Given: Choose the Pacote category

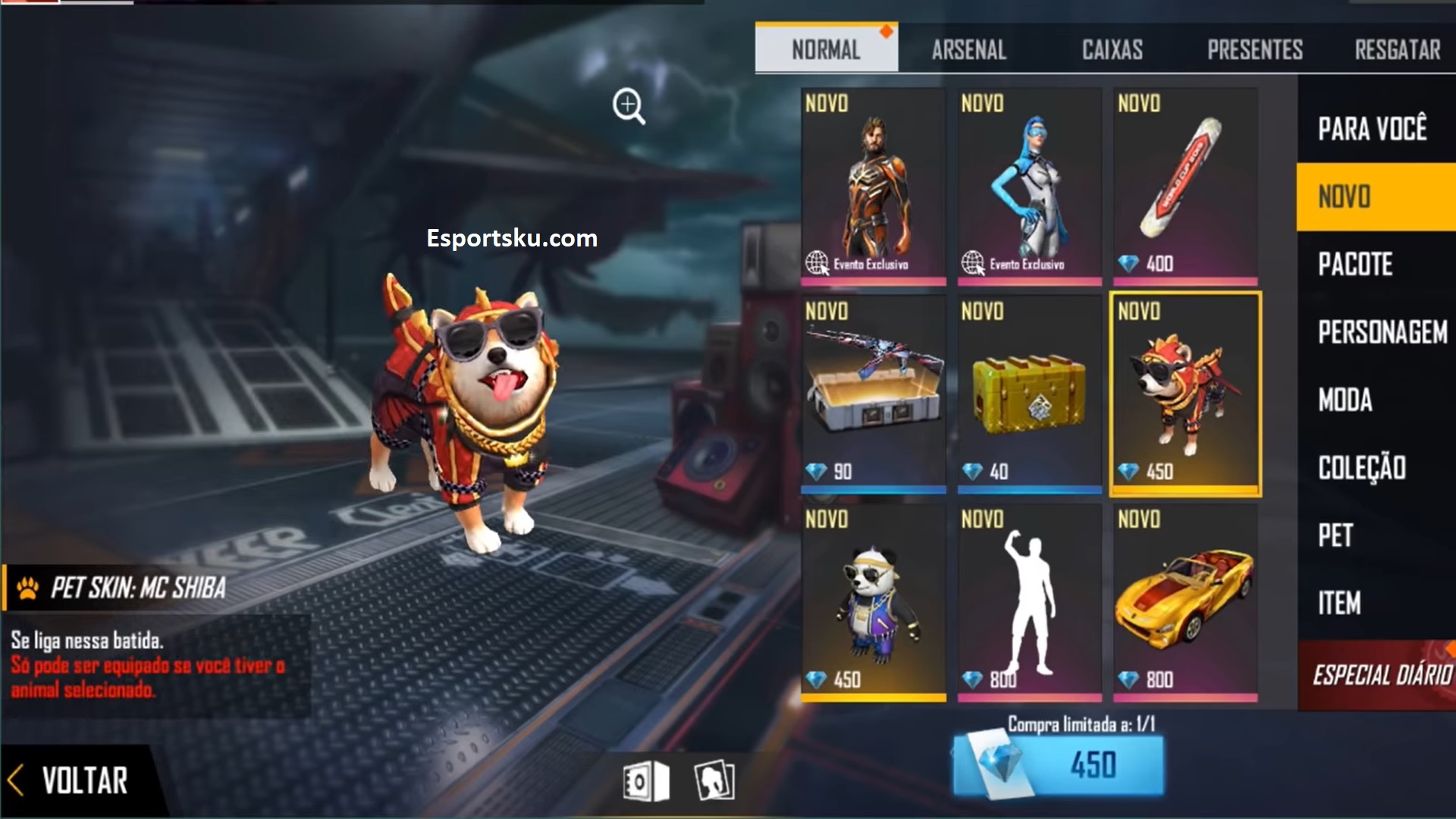Looking at the screenshot, I should [1355, 265].
